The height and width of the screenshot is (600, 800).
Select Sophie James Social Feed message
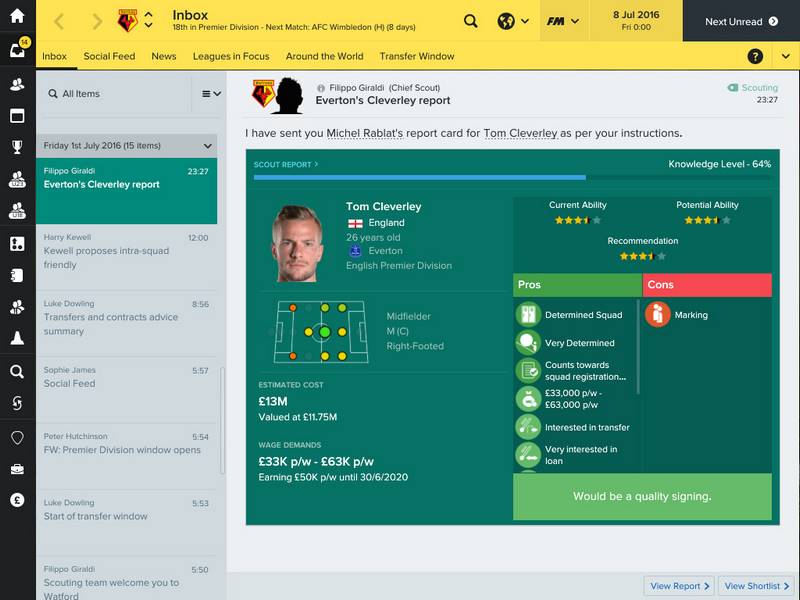126,377
